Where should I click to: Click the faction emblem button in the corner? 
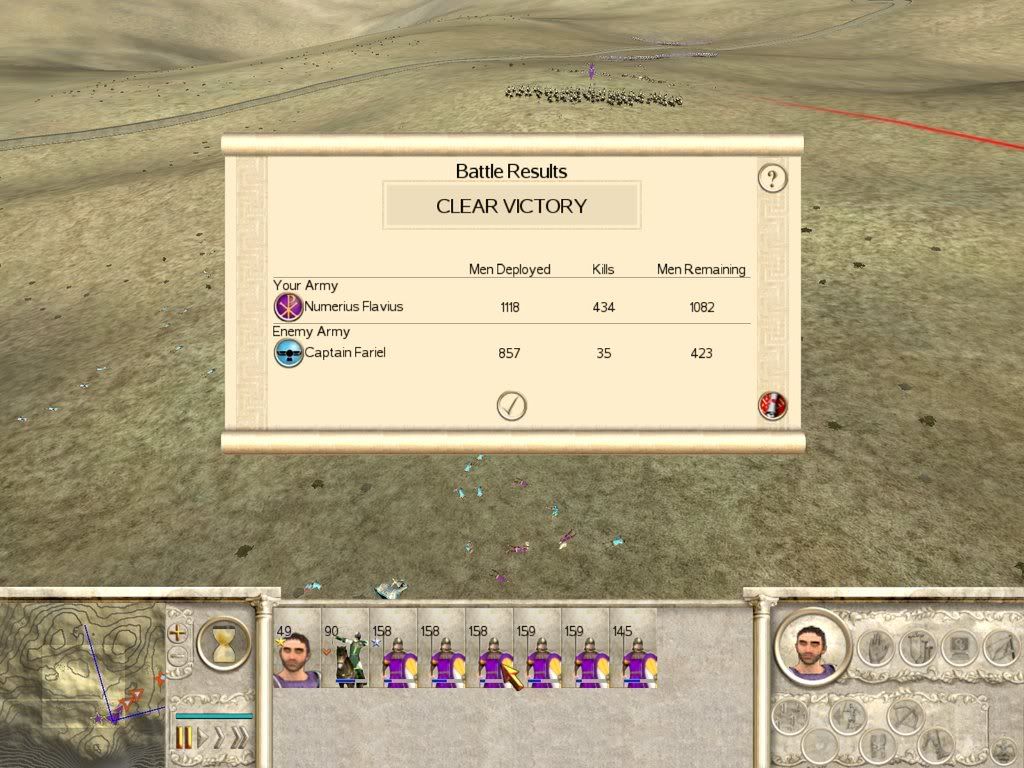[x=1002, y=748]
